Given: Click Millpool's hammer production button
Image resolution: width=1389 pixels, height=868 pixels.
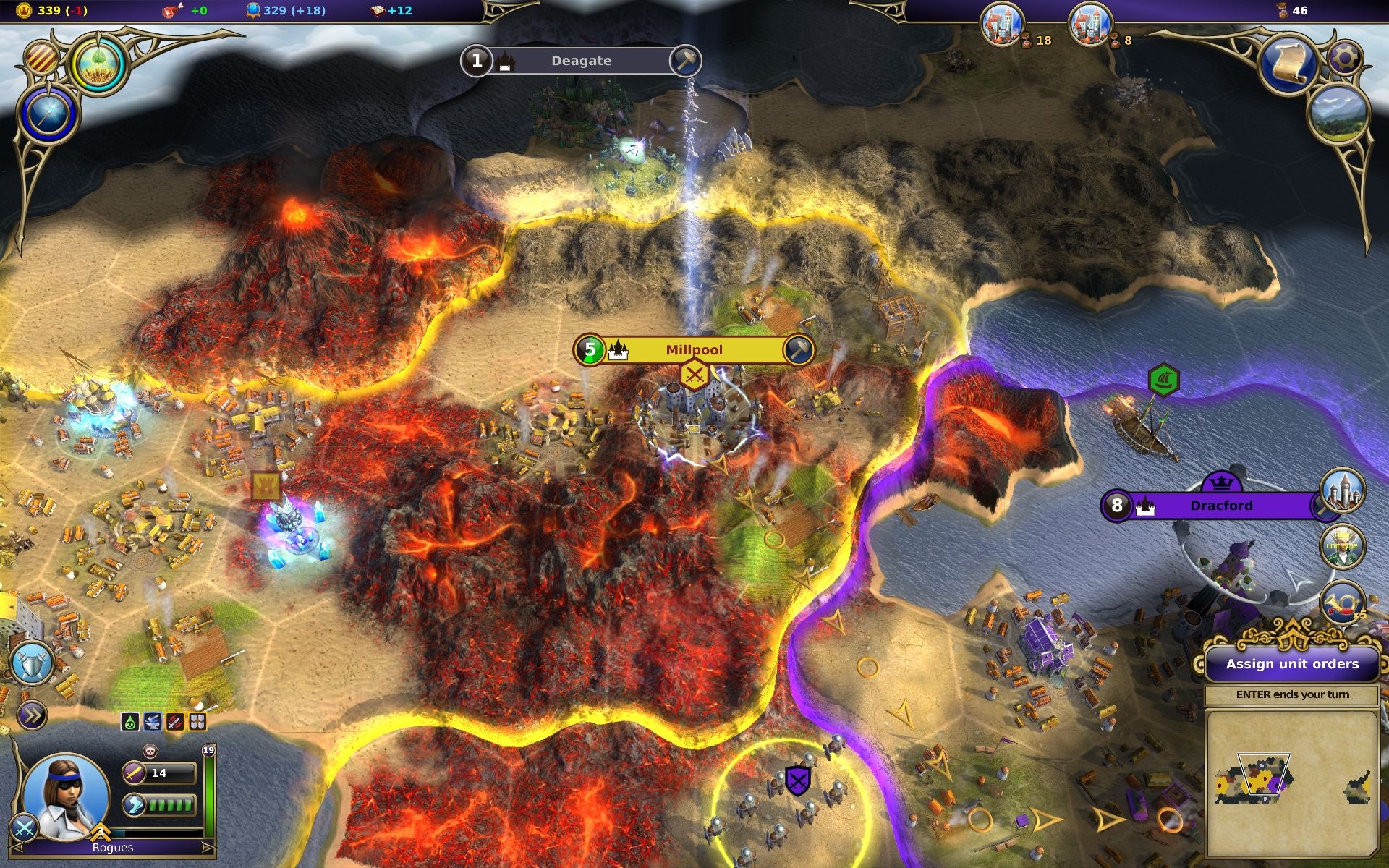Looking at the screenshot, I should [x=799, y=350].
